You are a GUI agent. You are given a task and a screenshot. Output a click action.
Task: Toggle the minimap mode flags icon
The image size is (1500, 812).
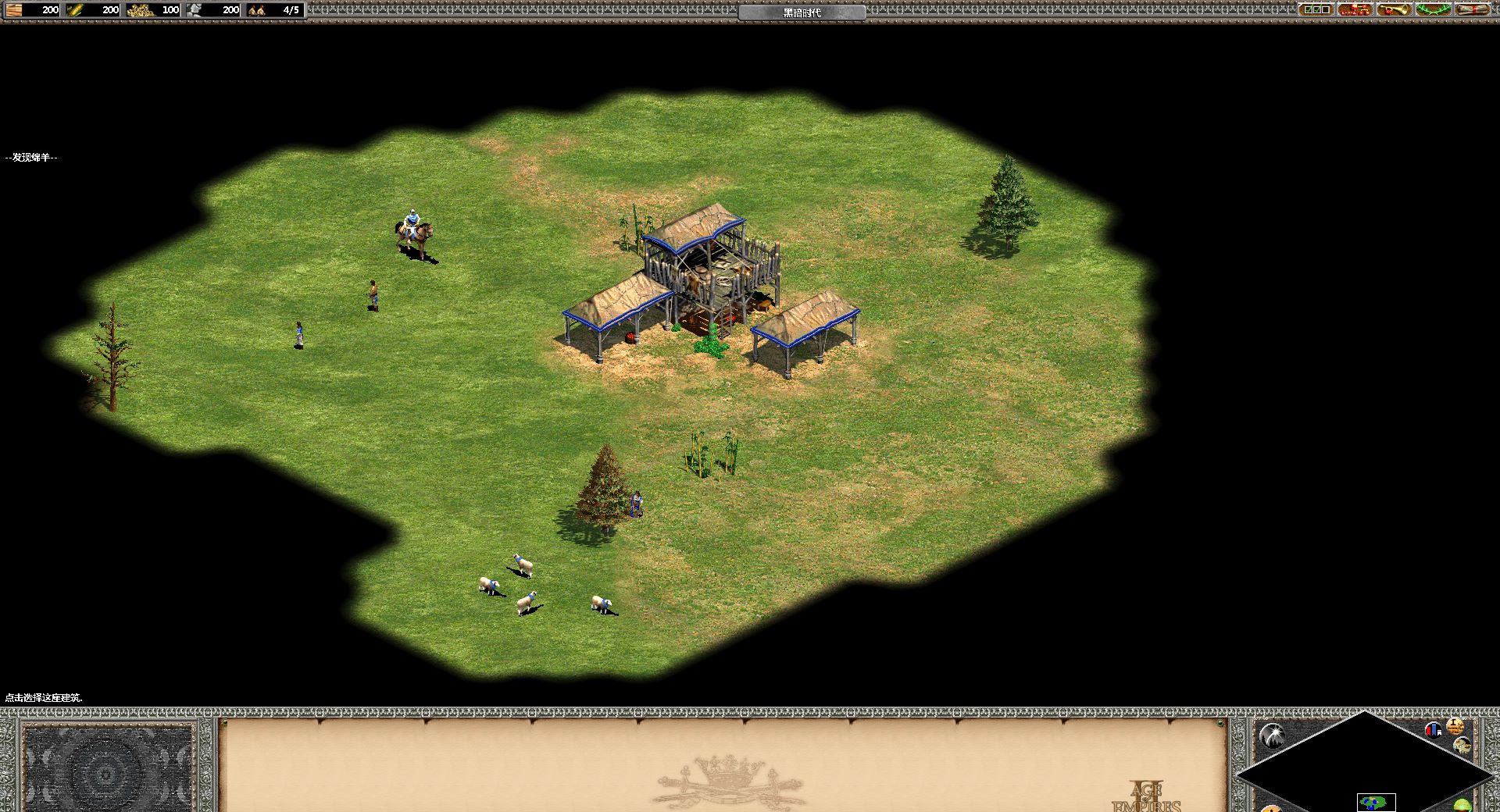coord(1433,730)
